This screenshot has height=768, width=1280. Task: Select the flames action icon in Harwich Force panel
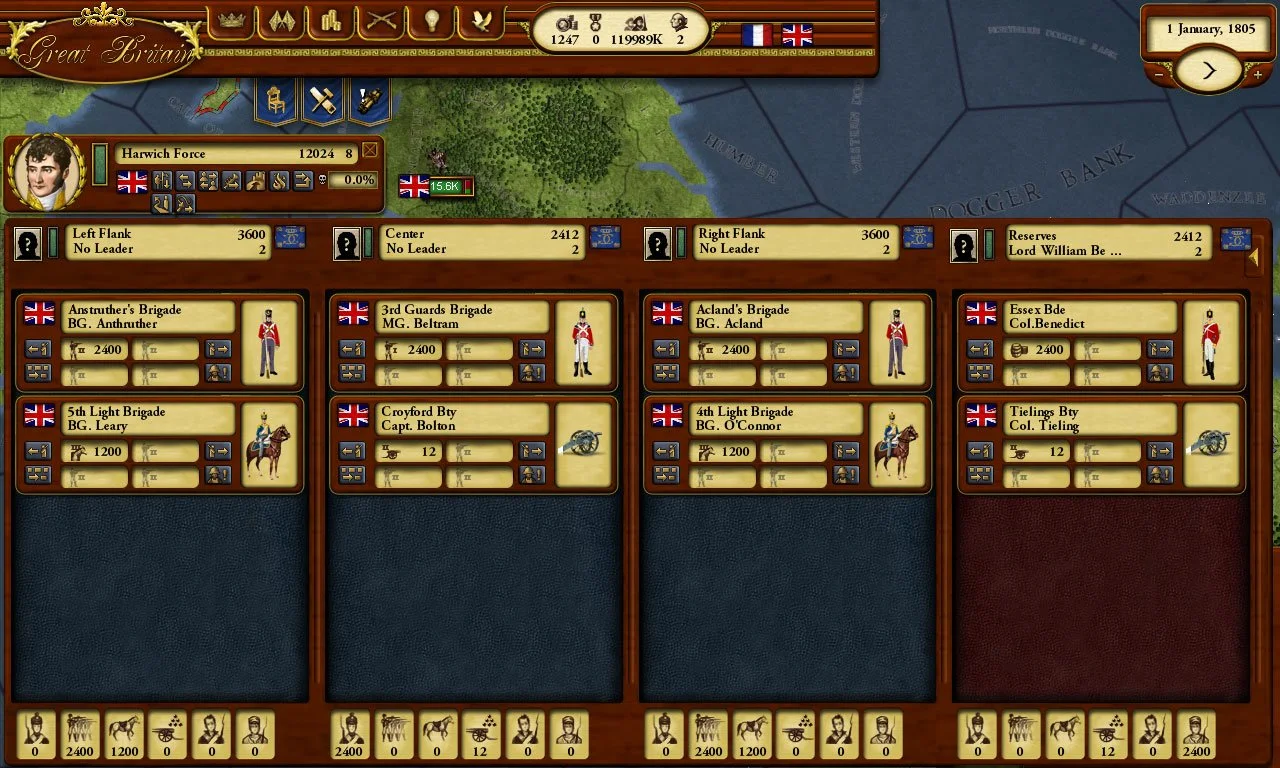(280, 181)
